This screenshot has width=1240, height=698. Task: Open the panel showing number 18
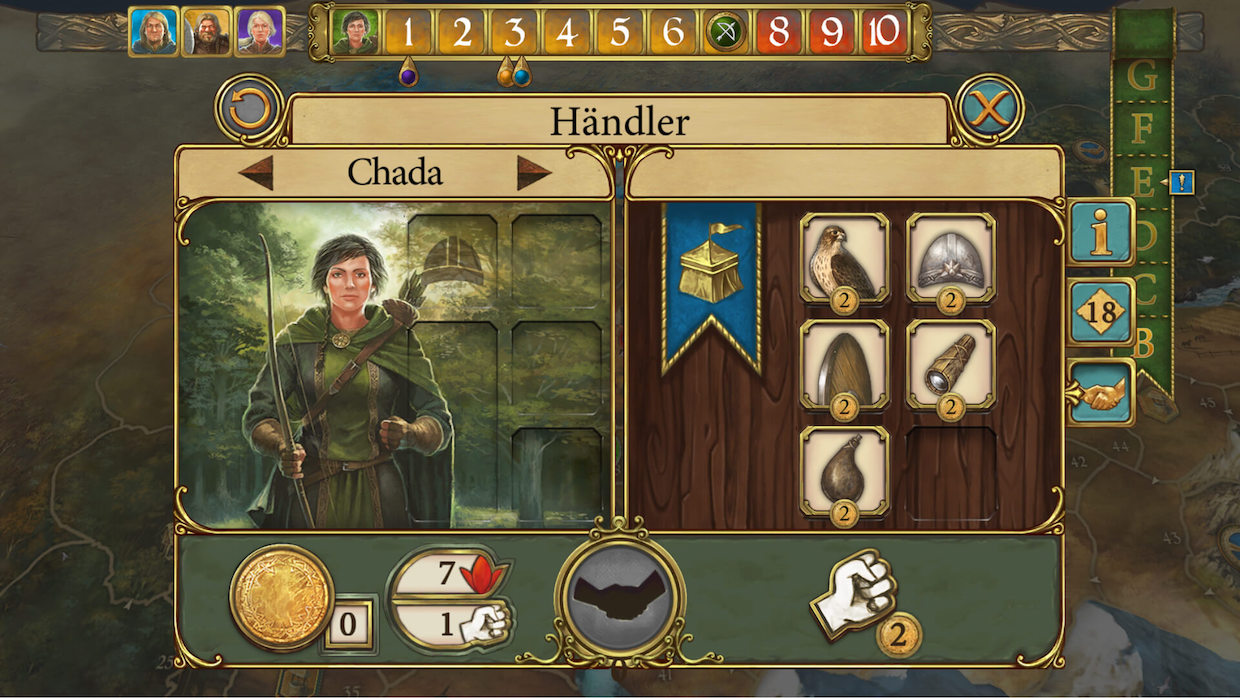pyautogui.click(x=1101, y=312)
